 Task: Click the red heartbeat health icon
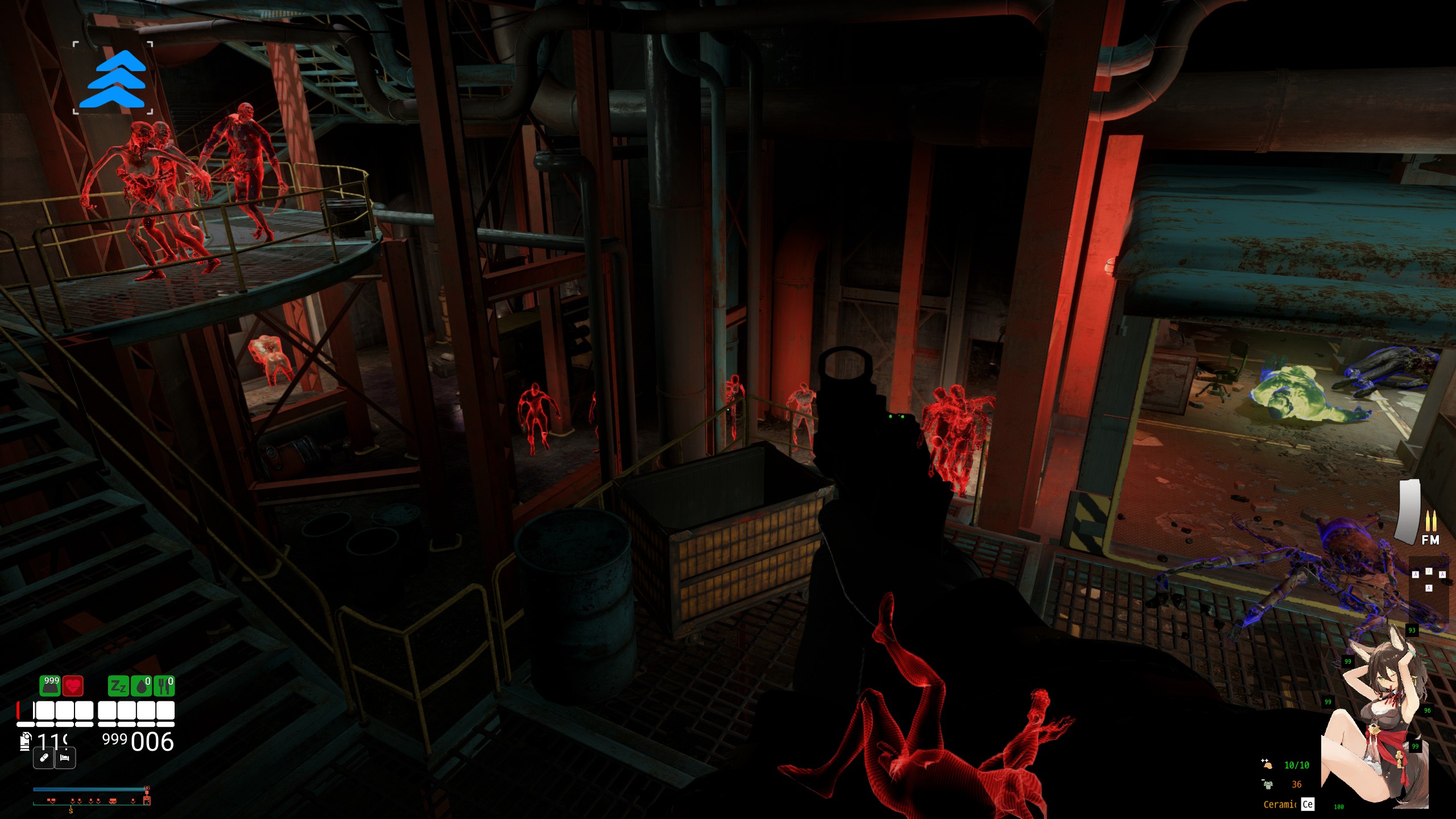click(x=73, y=686)
